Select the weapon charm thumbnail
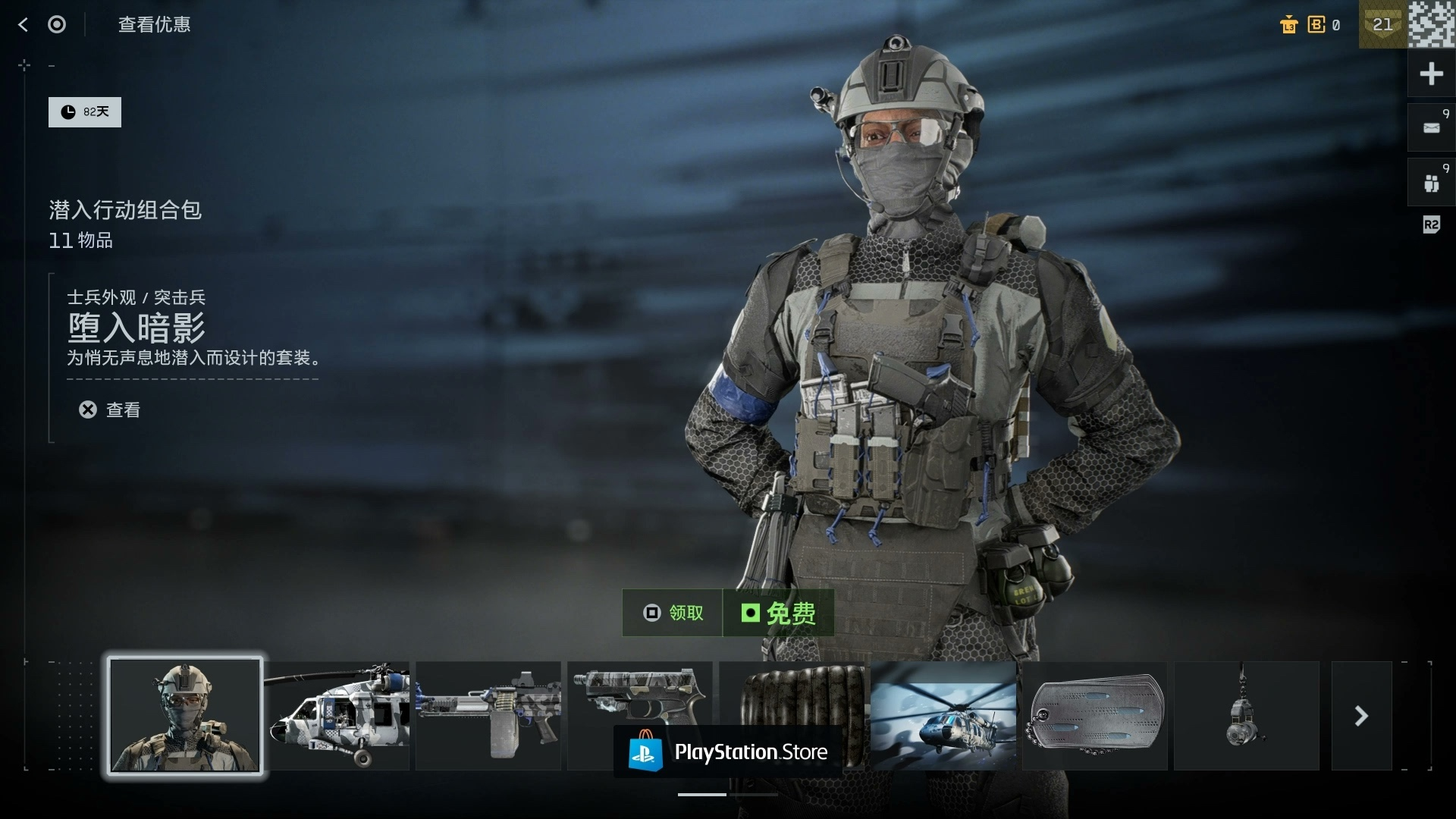 coord(1247,715)
